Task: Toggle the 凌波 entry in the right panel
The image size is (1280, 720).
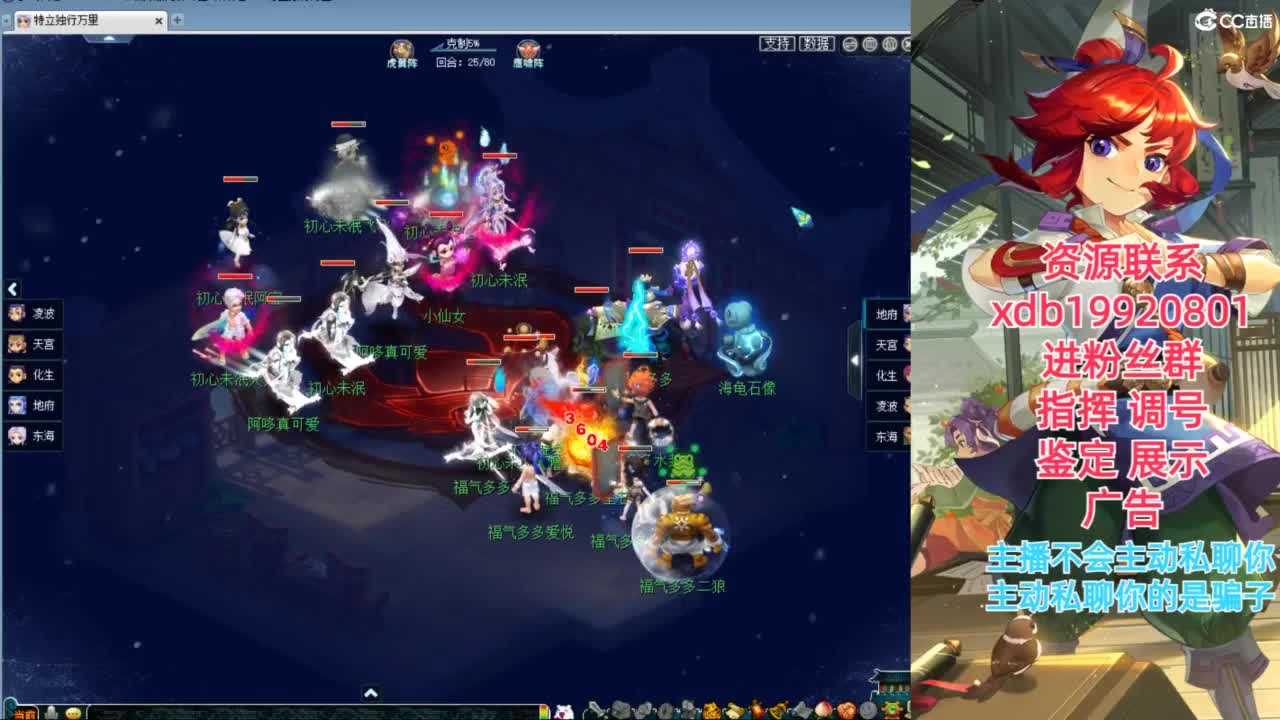Action: [x=884, y=407]
